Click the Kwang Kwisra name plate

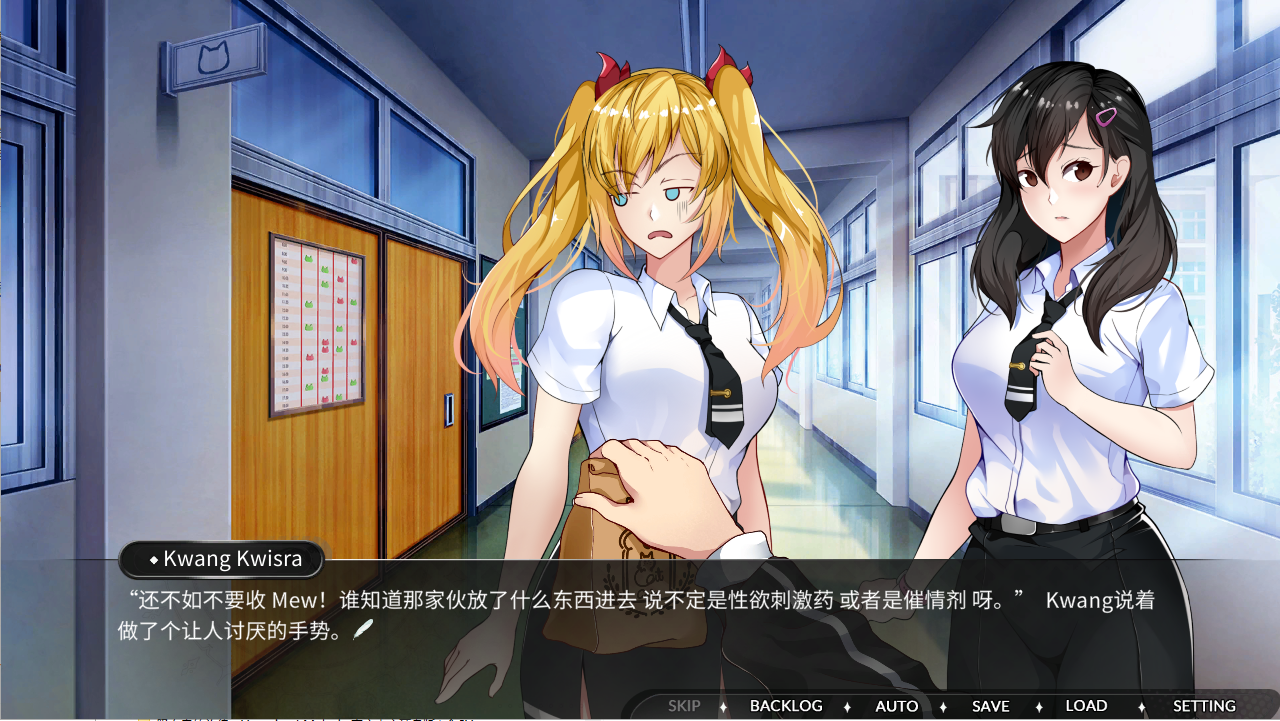coord(220,560)
